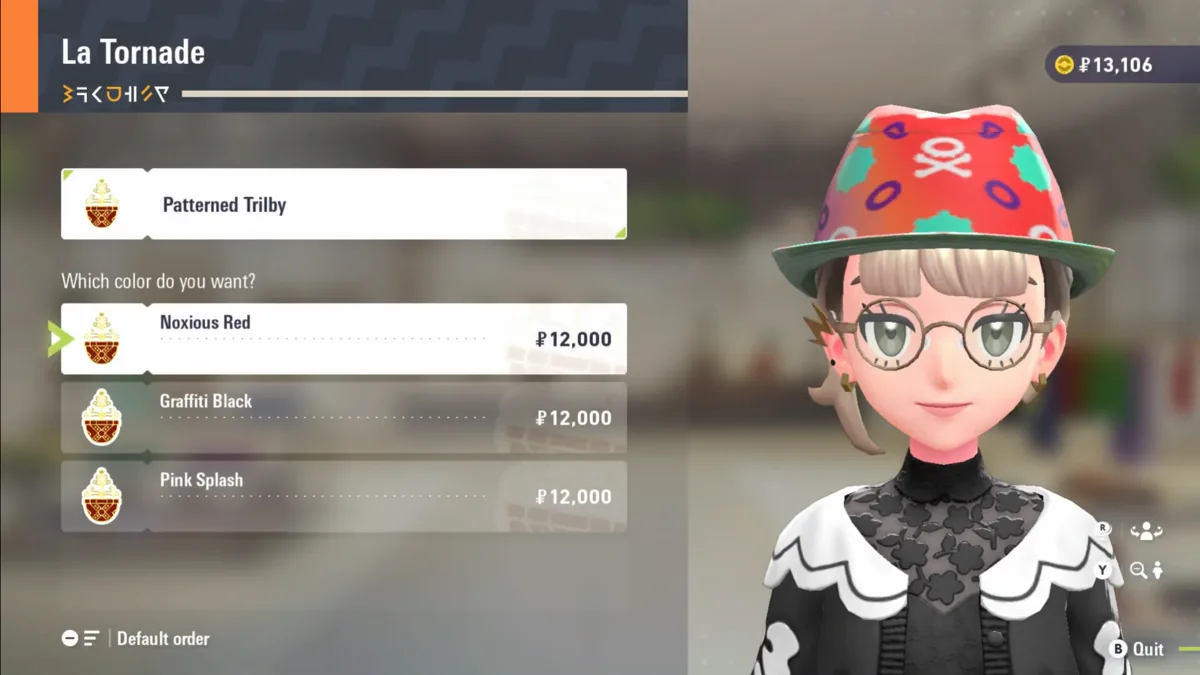Select the Noxious Red color option
Screen dimensions: 1200x675
tap(344, 339)
